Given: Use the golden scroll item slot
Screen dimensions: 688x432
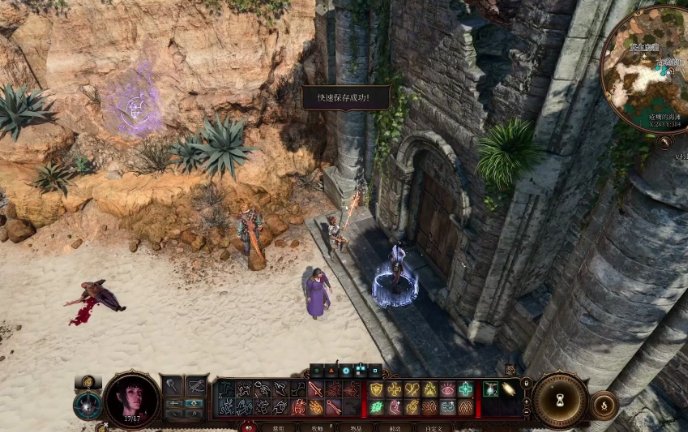Looking at the screenshot, I should 508,389.
